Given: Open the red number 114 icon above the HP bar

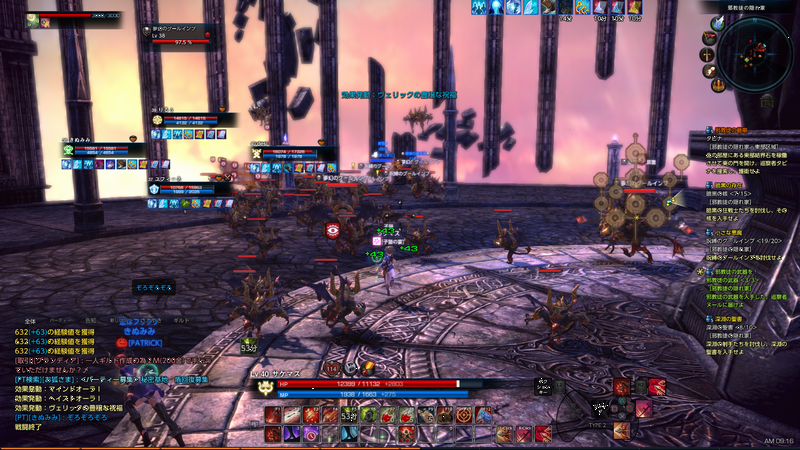Looking at the screenshot, I should (x=331, y=369).
